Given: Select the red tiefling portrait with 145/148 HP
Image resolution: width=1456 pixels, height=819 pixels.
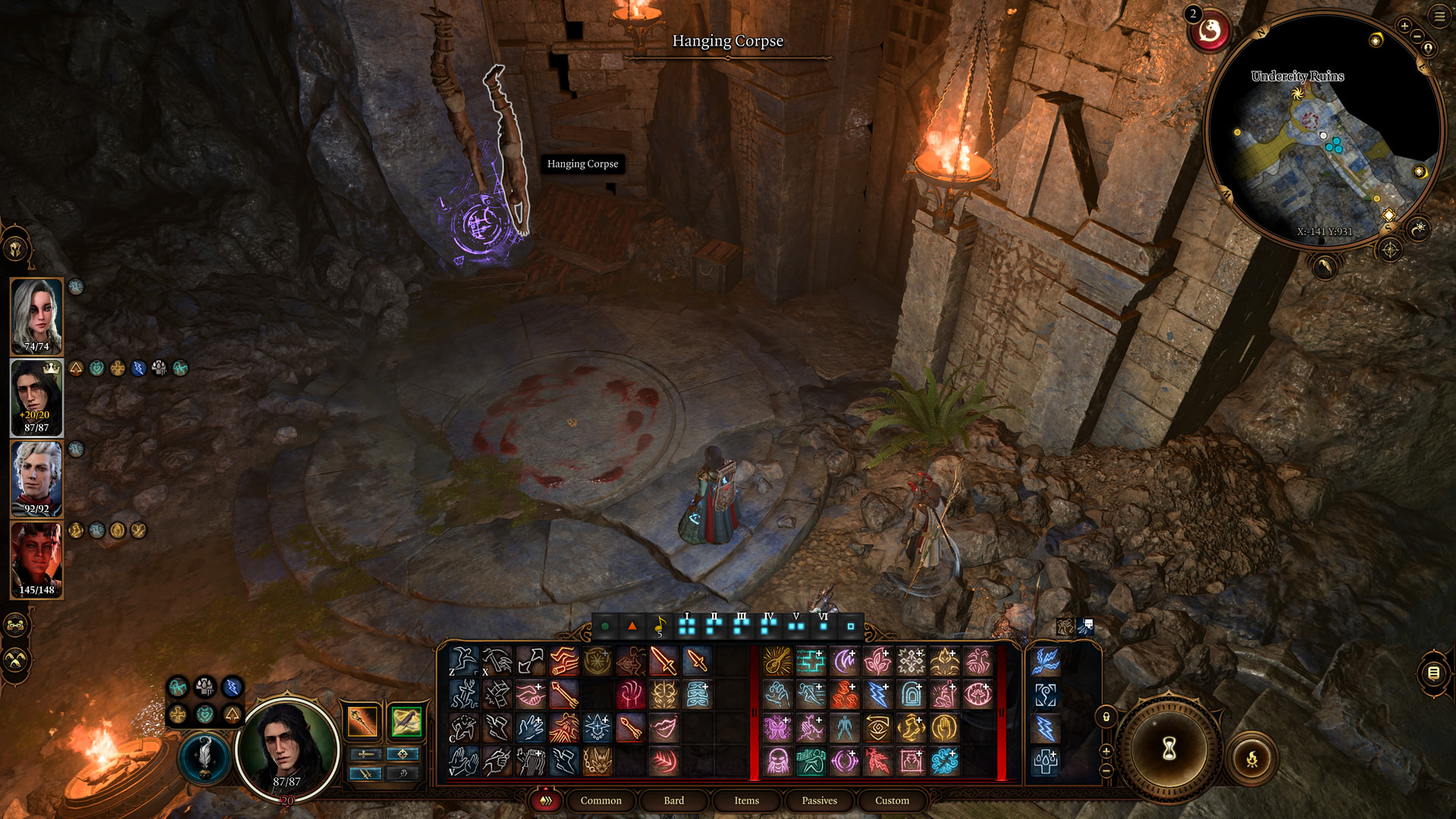Looking at the screenshot, I should click(36, 559).
